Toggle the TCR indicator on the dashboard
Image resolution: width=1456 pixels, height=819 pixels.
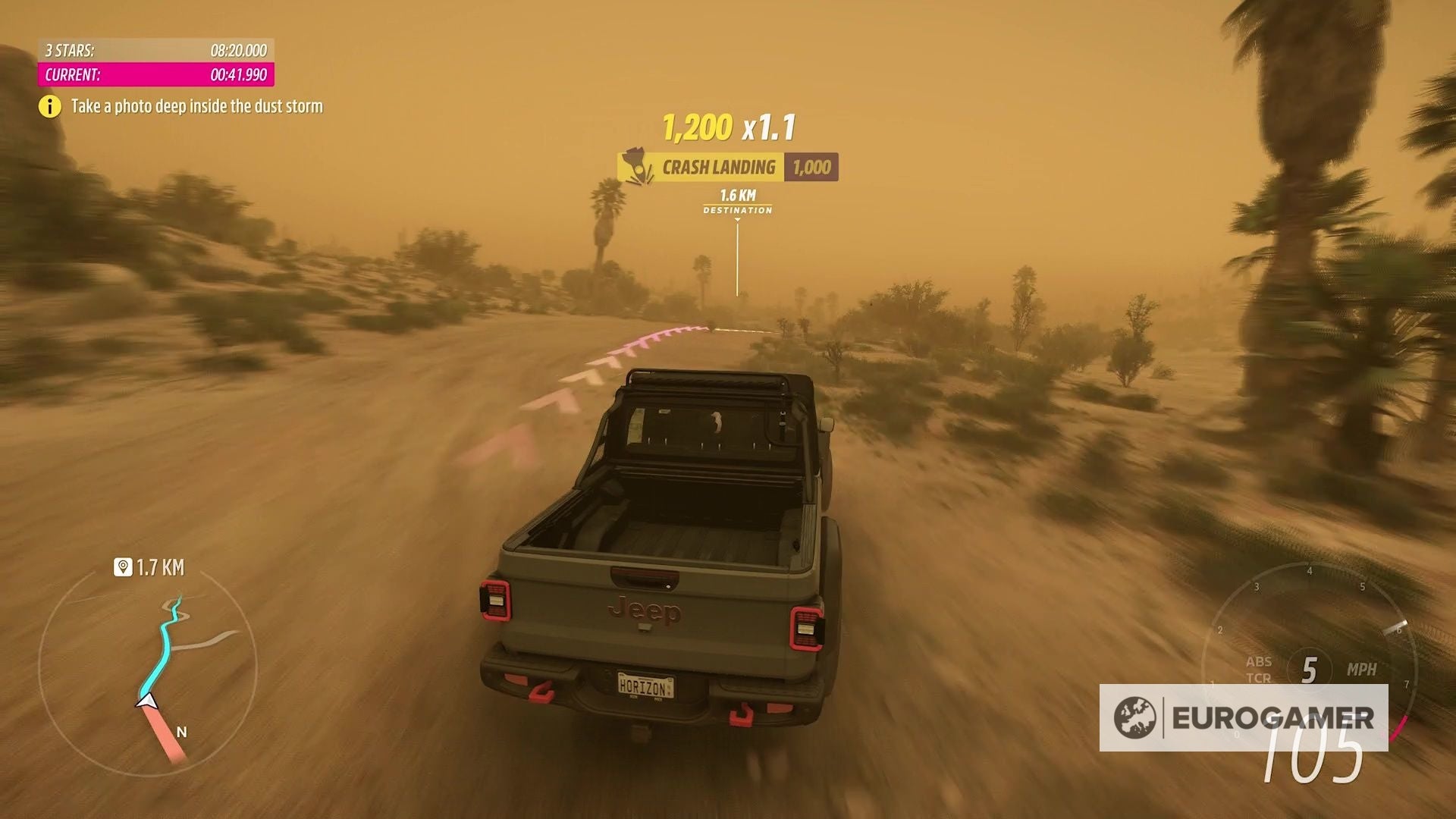click(x=1260, y=679)
